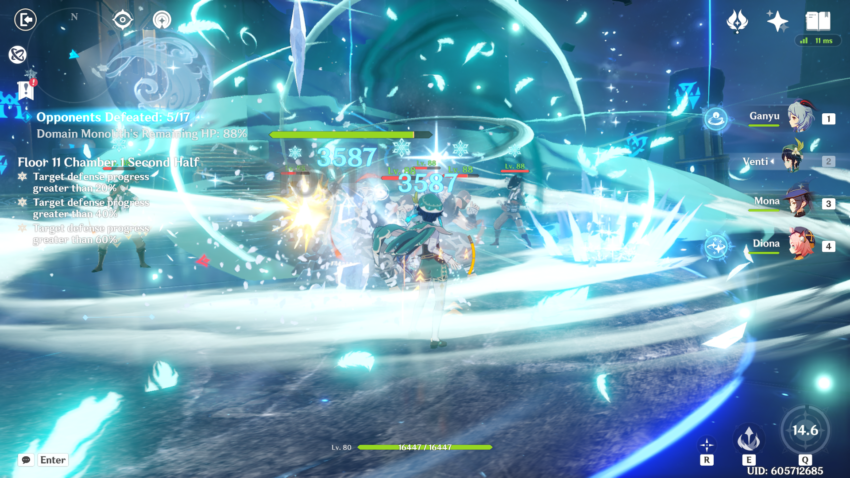Open the banner icon with red alert

(26, 89)
